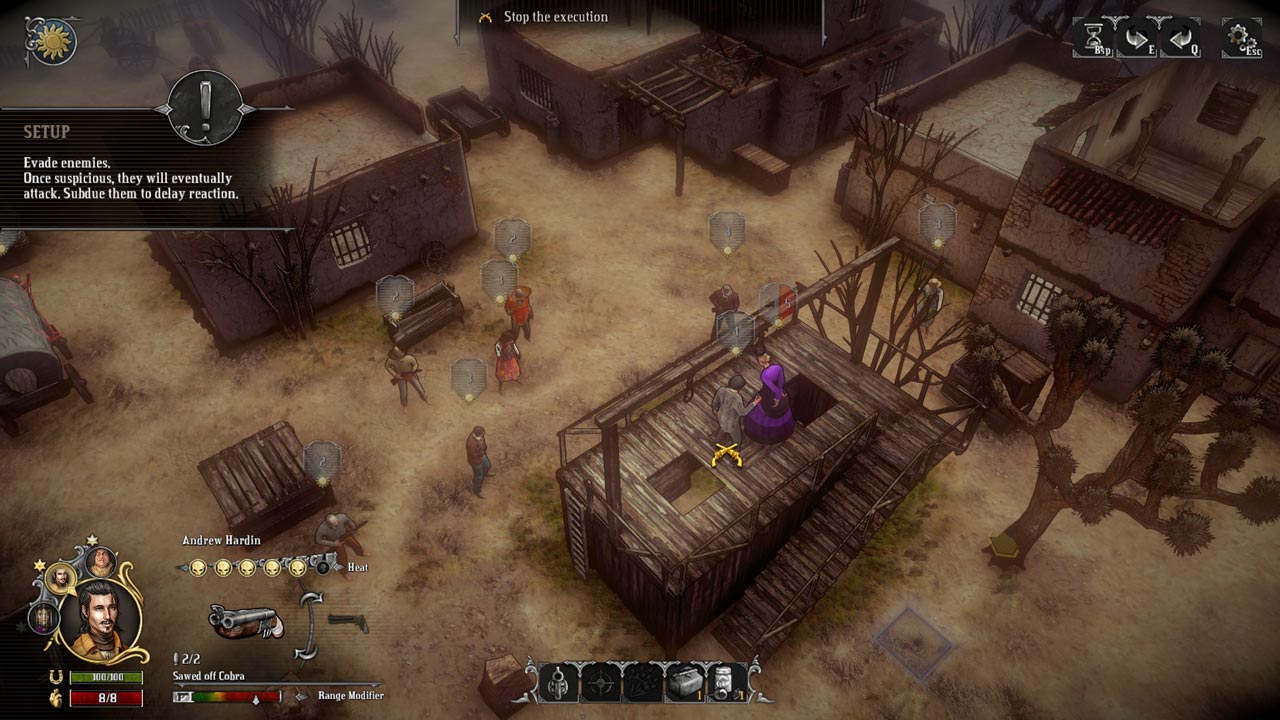This screenshot has width=1280, height=720.
Task: Open the gear settings menu
Action: pos(1241,38)
